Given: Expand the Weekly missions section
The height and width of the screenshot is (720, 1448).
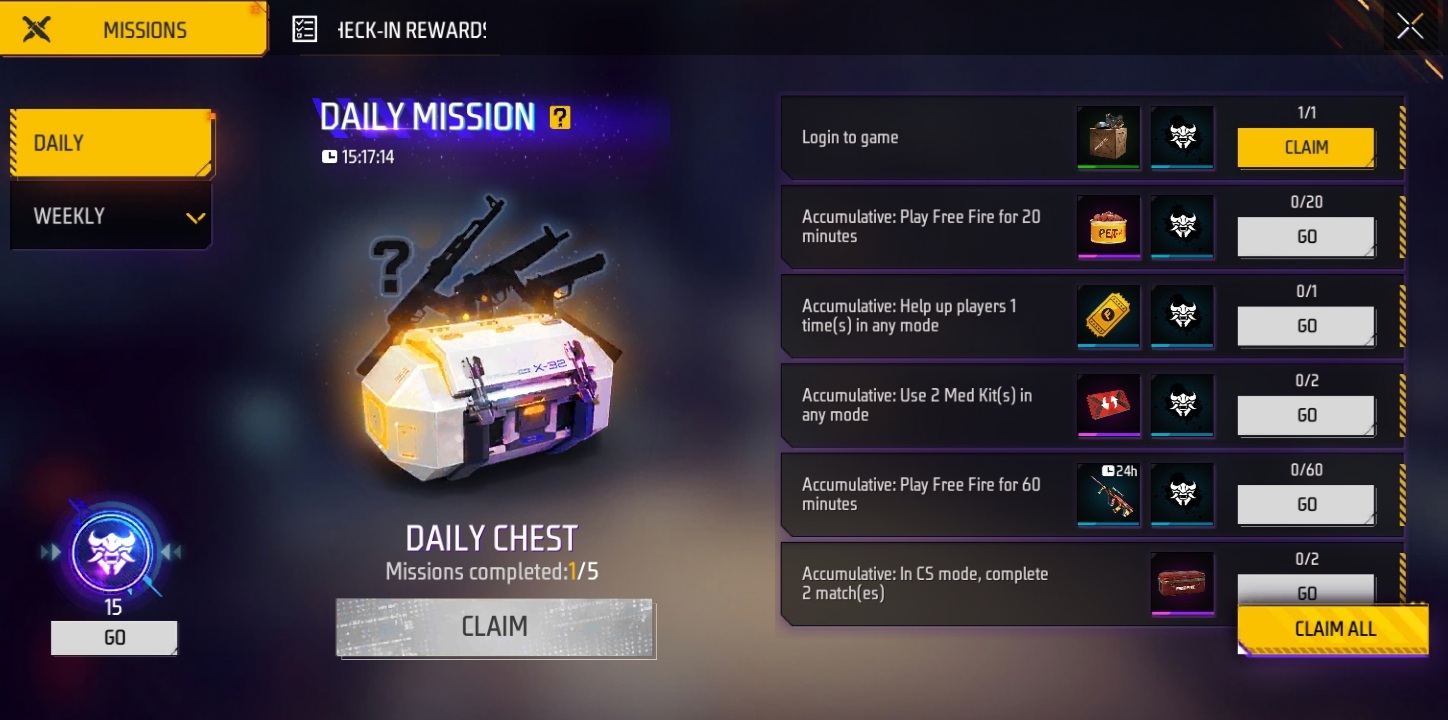Looking at the screenshot, I should (x=110, y=215).
